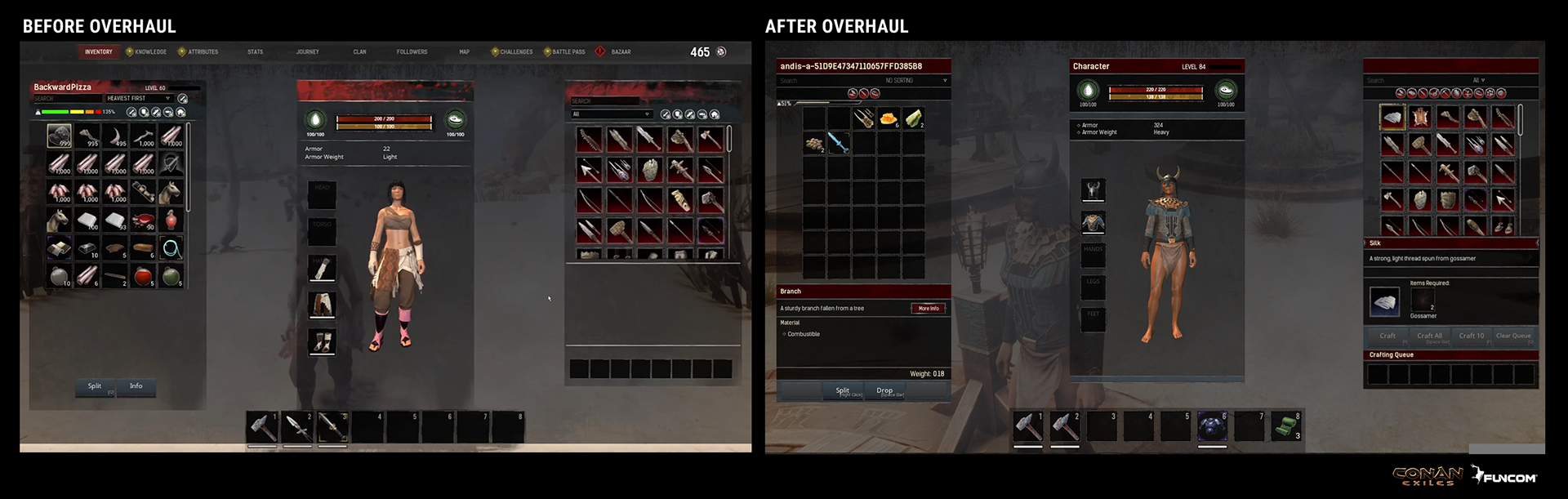Switch to the Bazaar tab
Image resolution: width=1568 pixels, height=499 pixels.
tap(621, 52)
